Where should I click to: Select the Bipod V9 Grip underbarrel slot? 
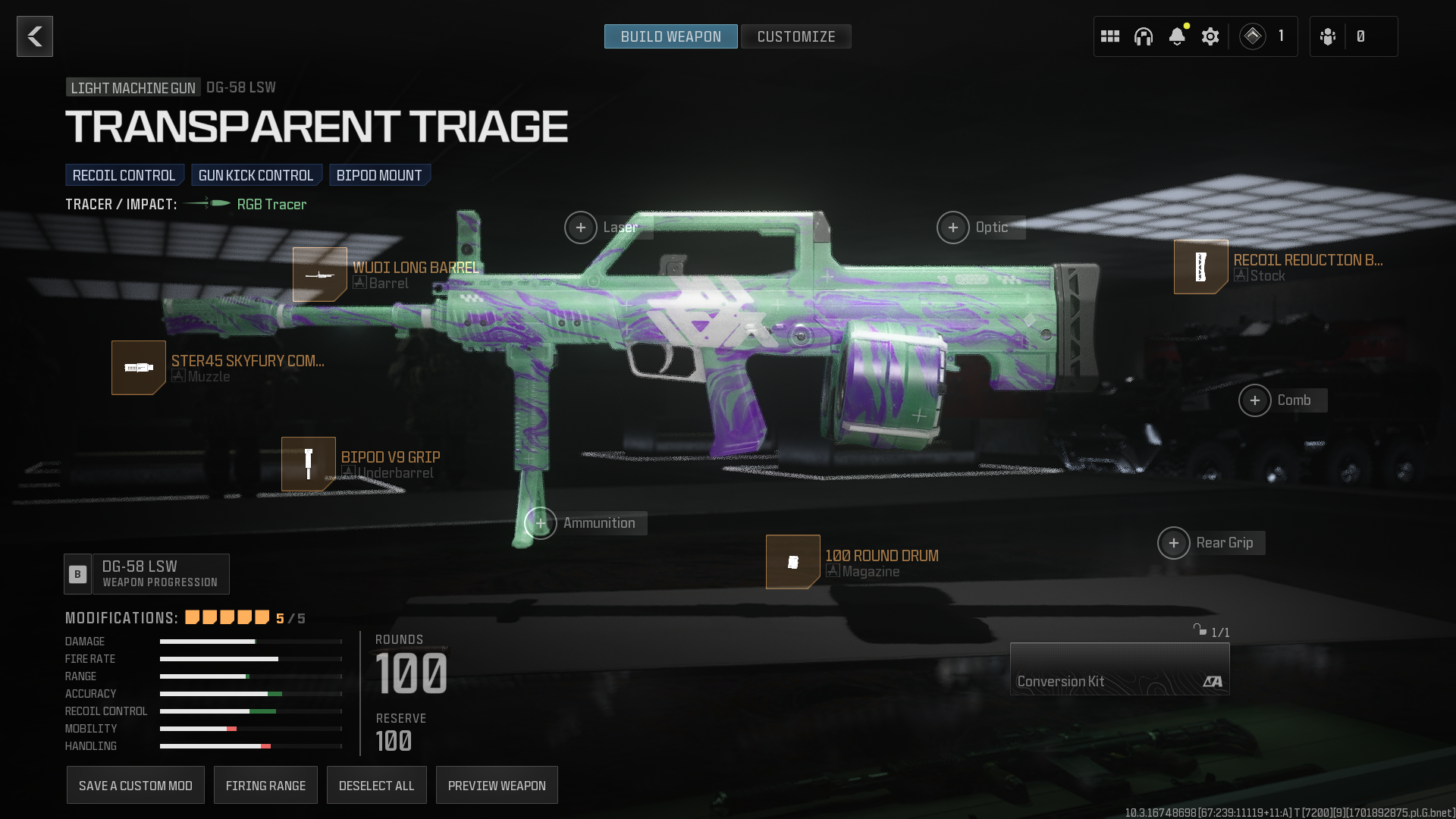click(x=309, y=464)
